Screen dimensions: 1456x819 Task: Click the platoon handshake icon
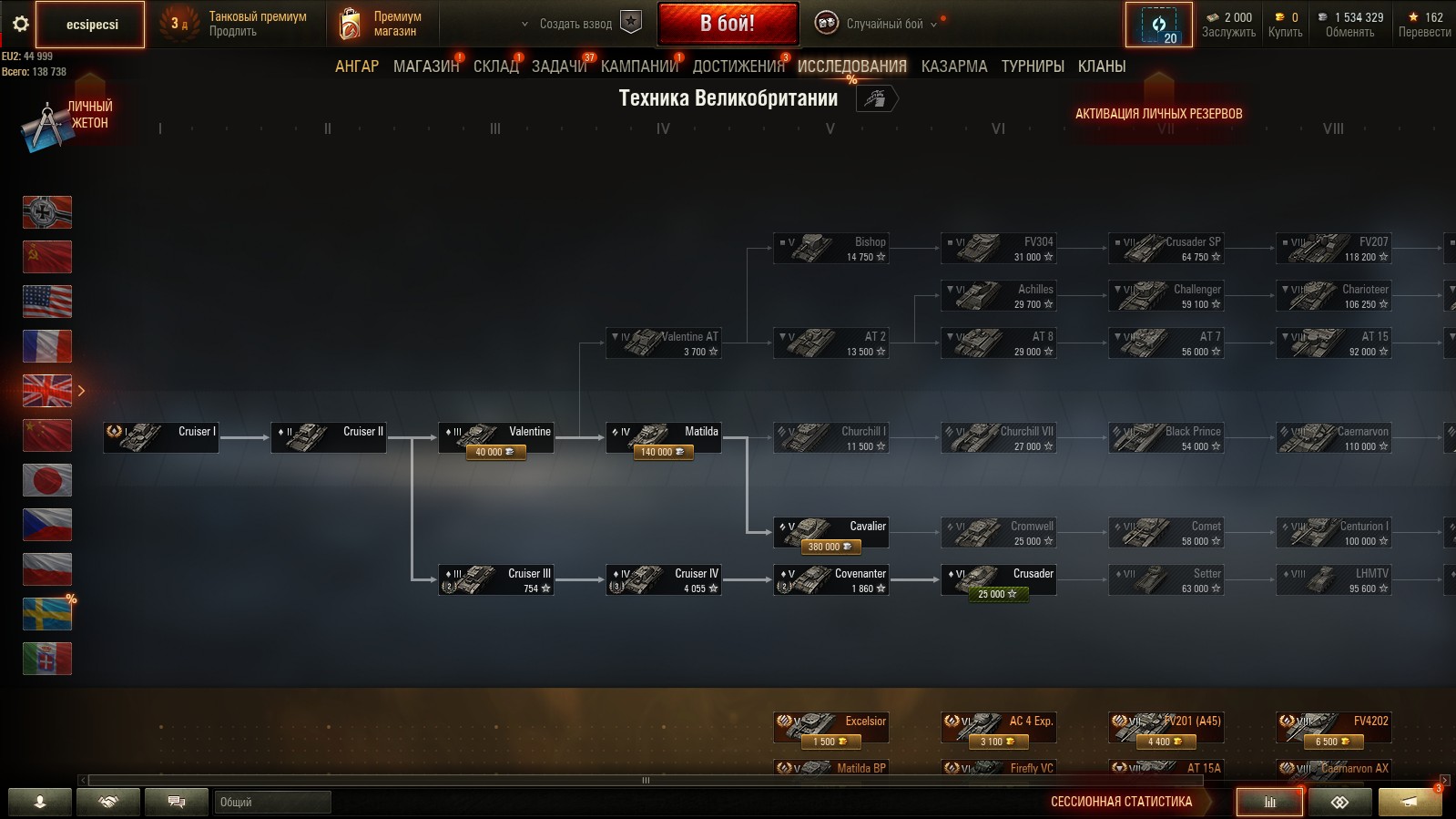(x=108, y=803)
